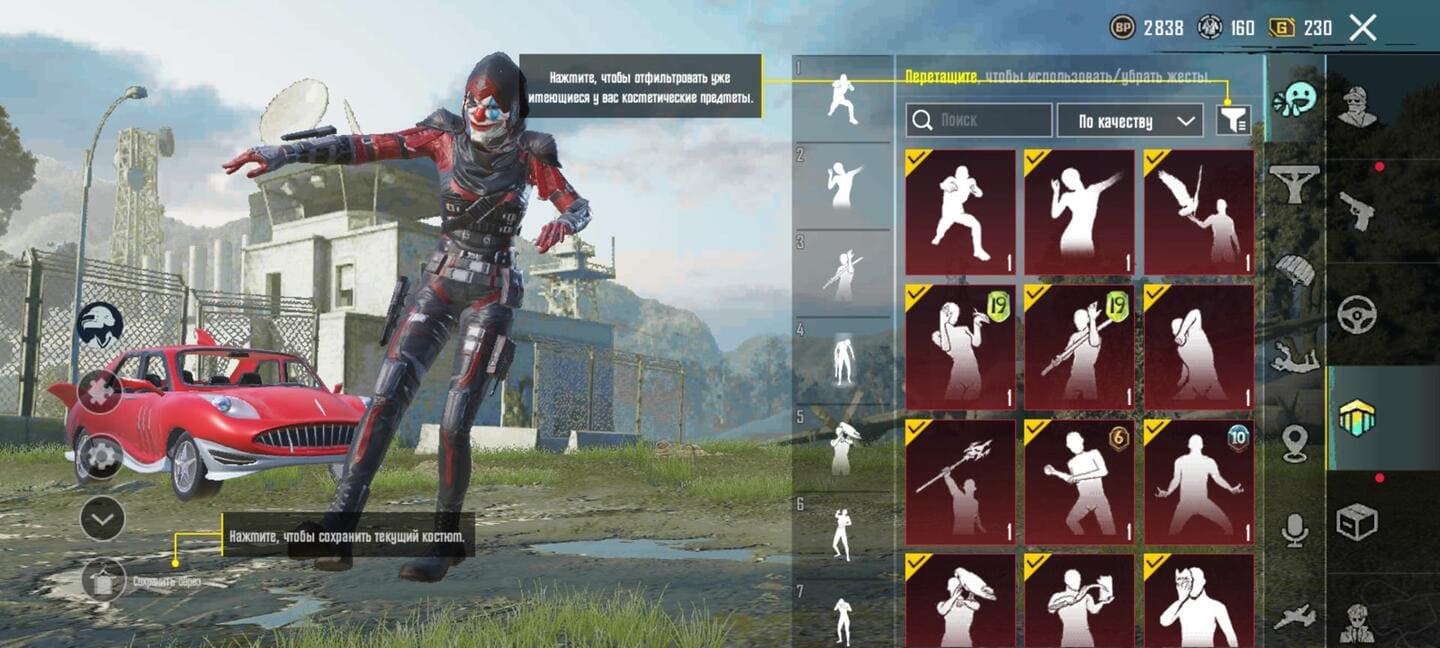Open the parachute skins category
The image size is (1440, 648).
(x=1295, y=270)
